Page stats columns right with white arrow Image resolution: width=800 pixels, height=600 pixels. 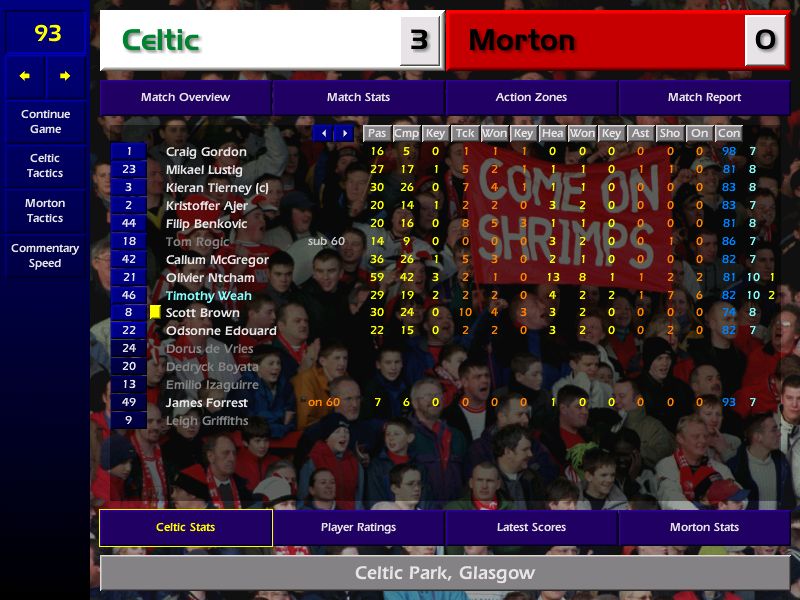[x=344, y=133]
